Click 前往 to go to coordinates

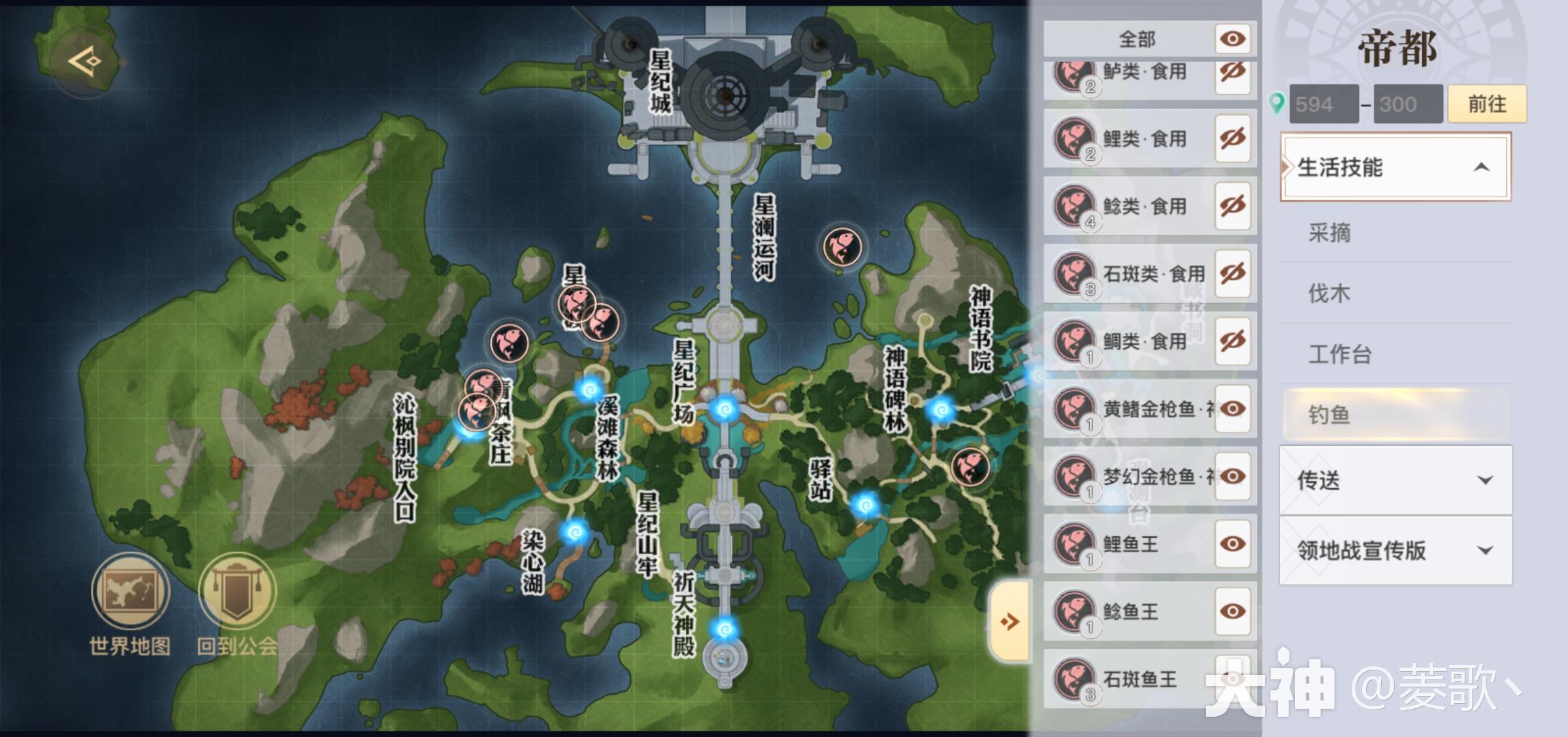[x=1486, y=104]
